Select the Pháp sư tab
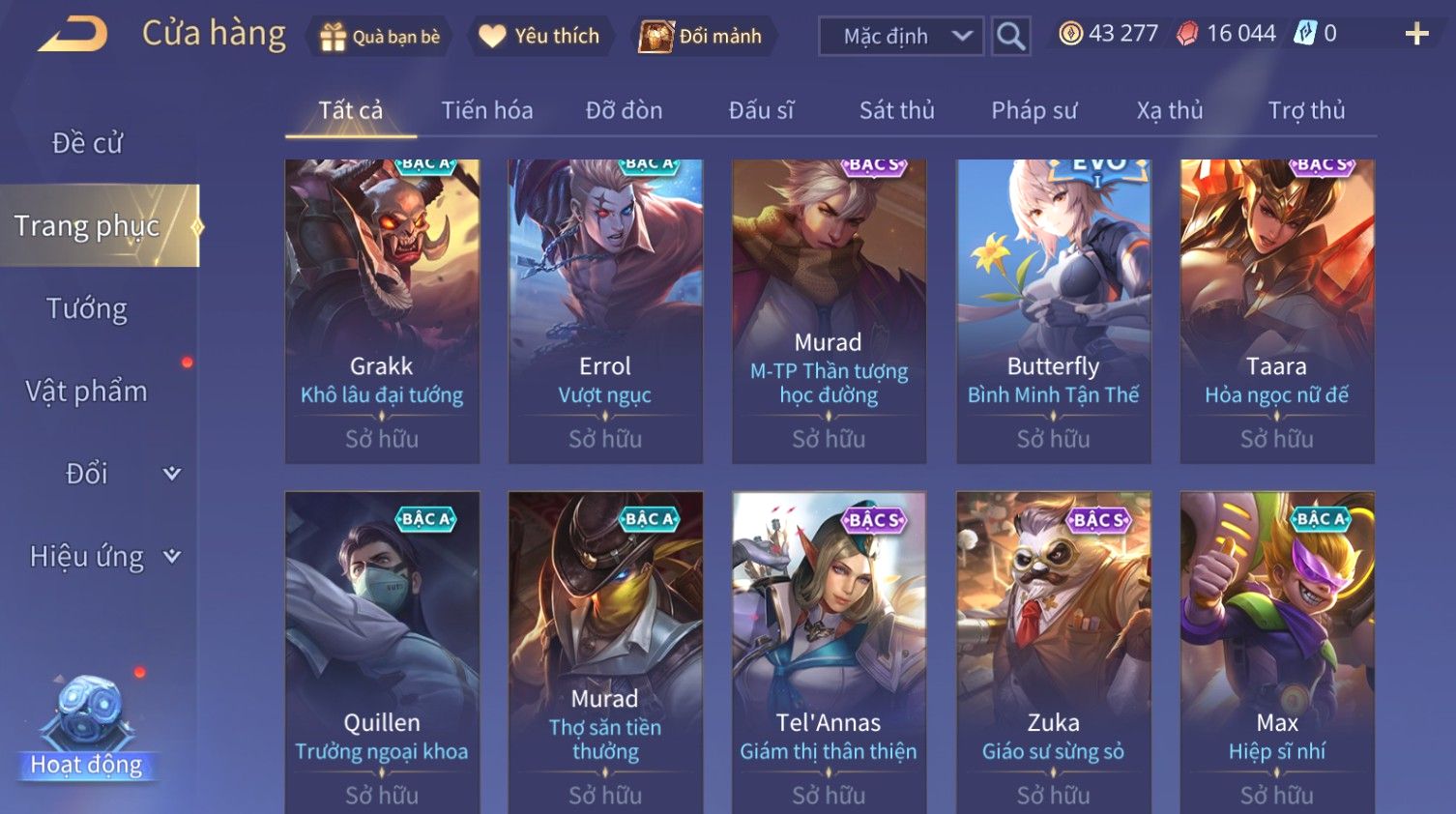Screen dimensions: 1456x814 [x=1034, y=110]
